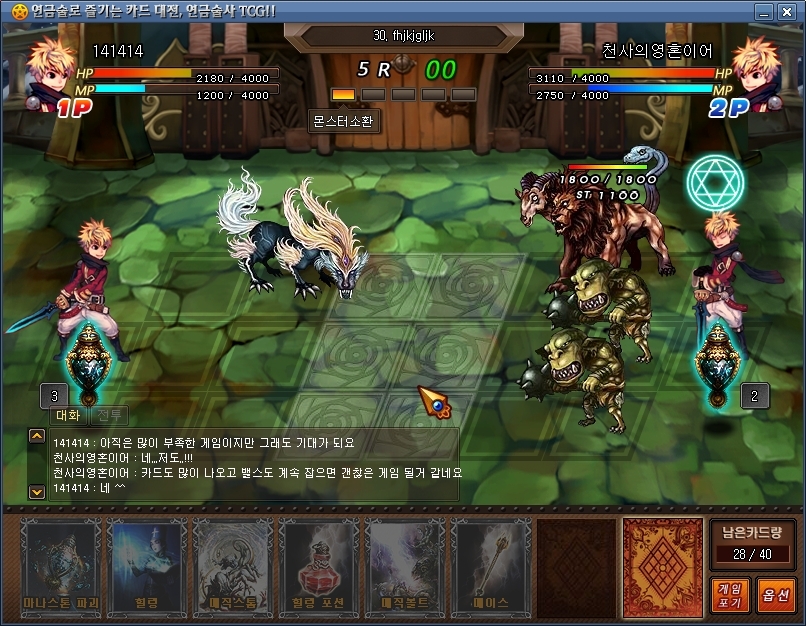The image size is (806, 626).
Task: Switch to the 전투 battle log tab
Action: (109, 415)
